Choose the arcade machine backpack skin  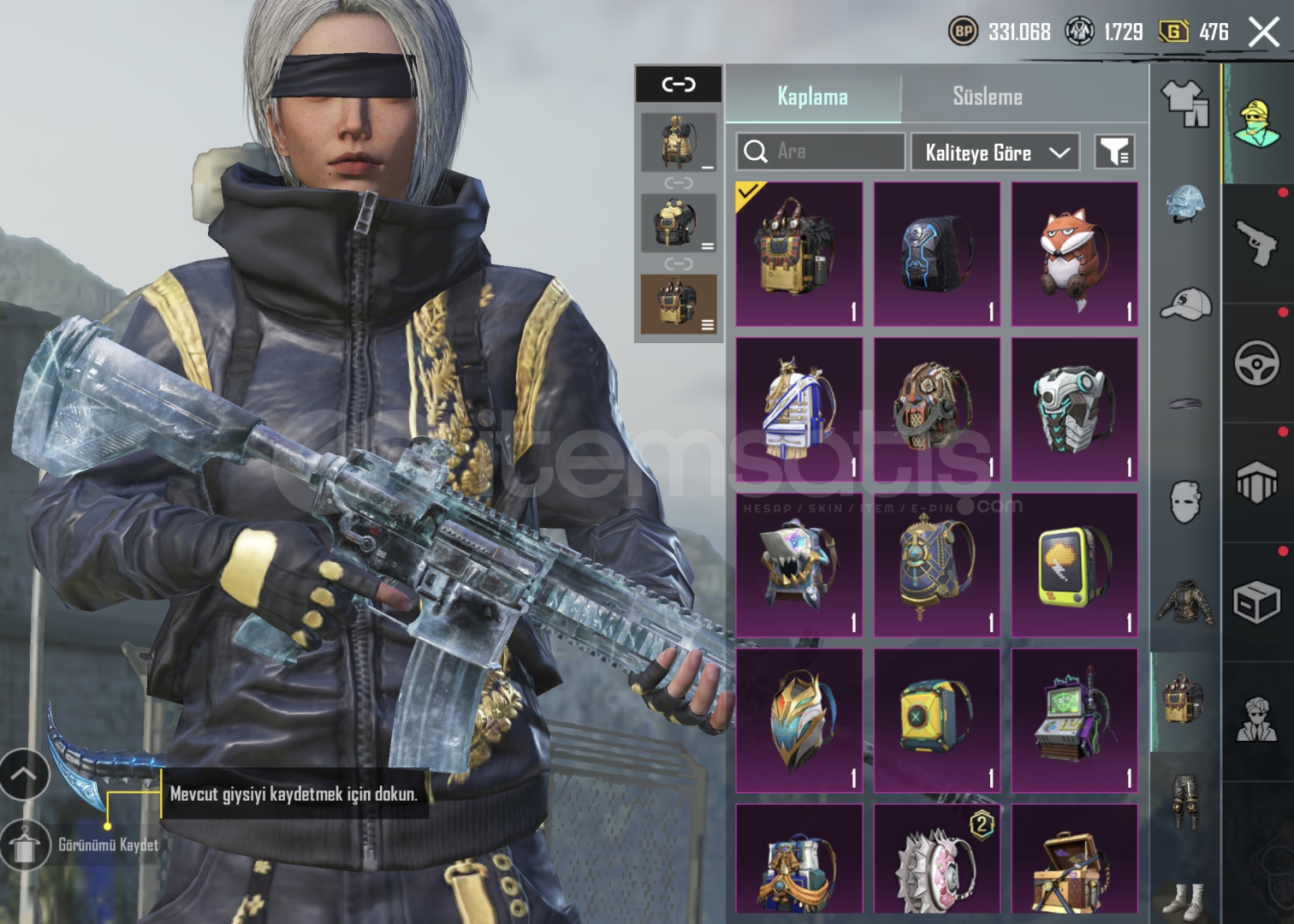point(1074,720)
